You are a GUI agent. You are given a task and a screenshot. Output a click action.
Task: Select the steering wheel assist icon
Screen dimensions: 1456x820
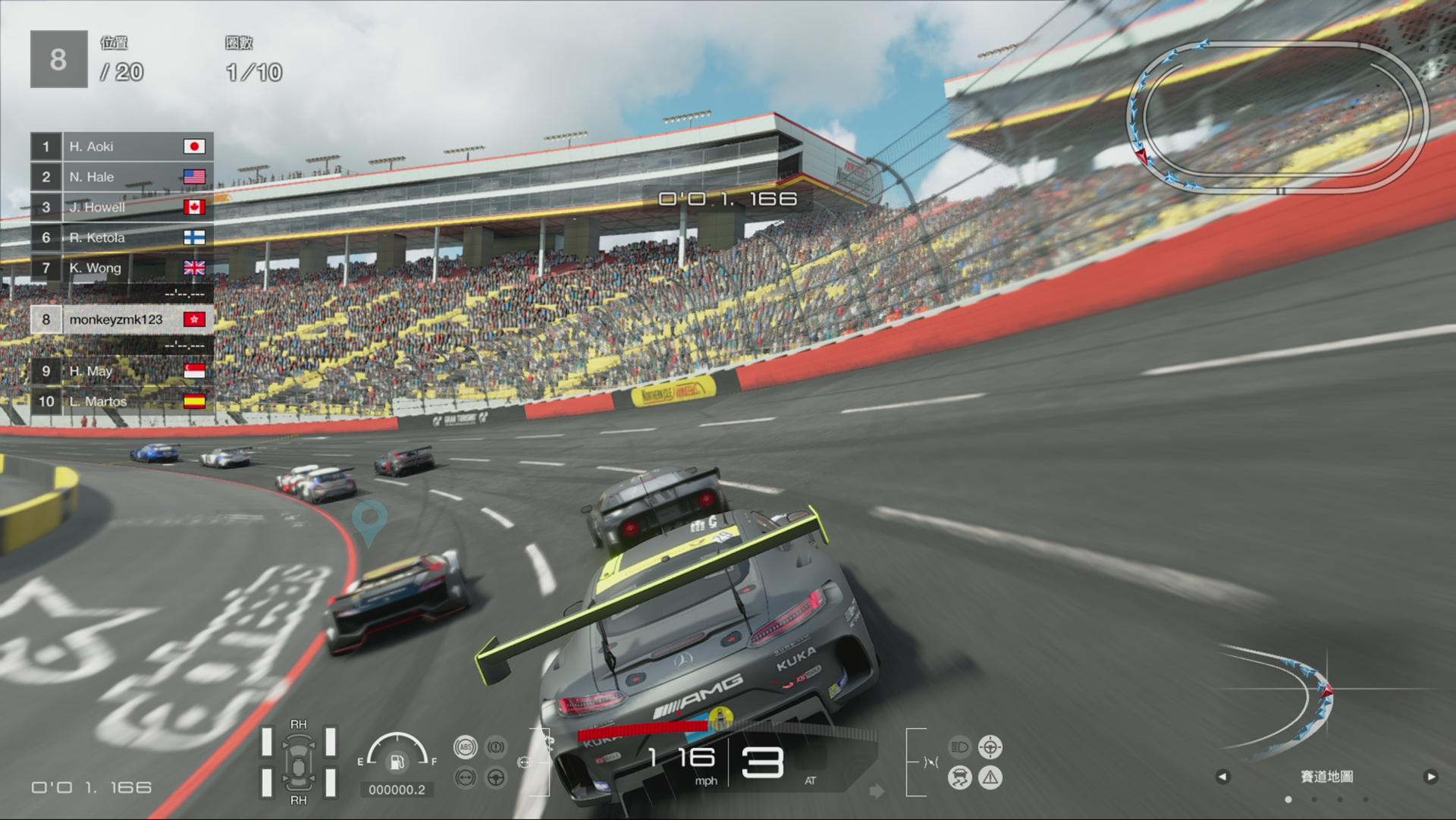pos(494,778)
